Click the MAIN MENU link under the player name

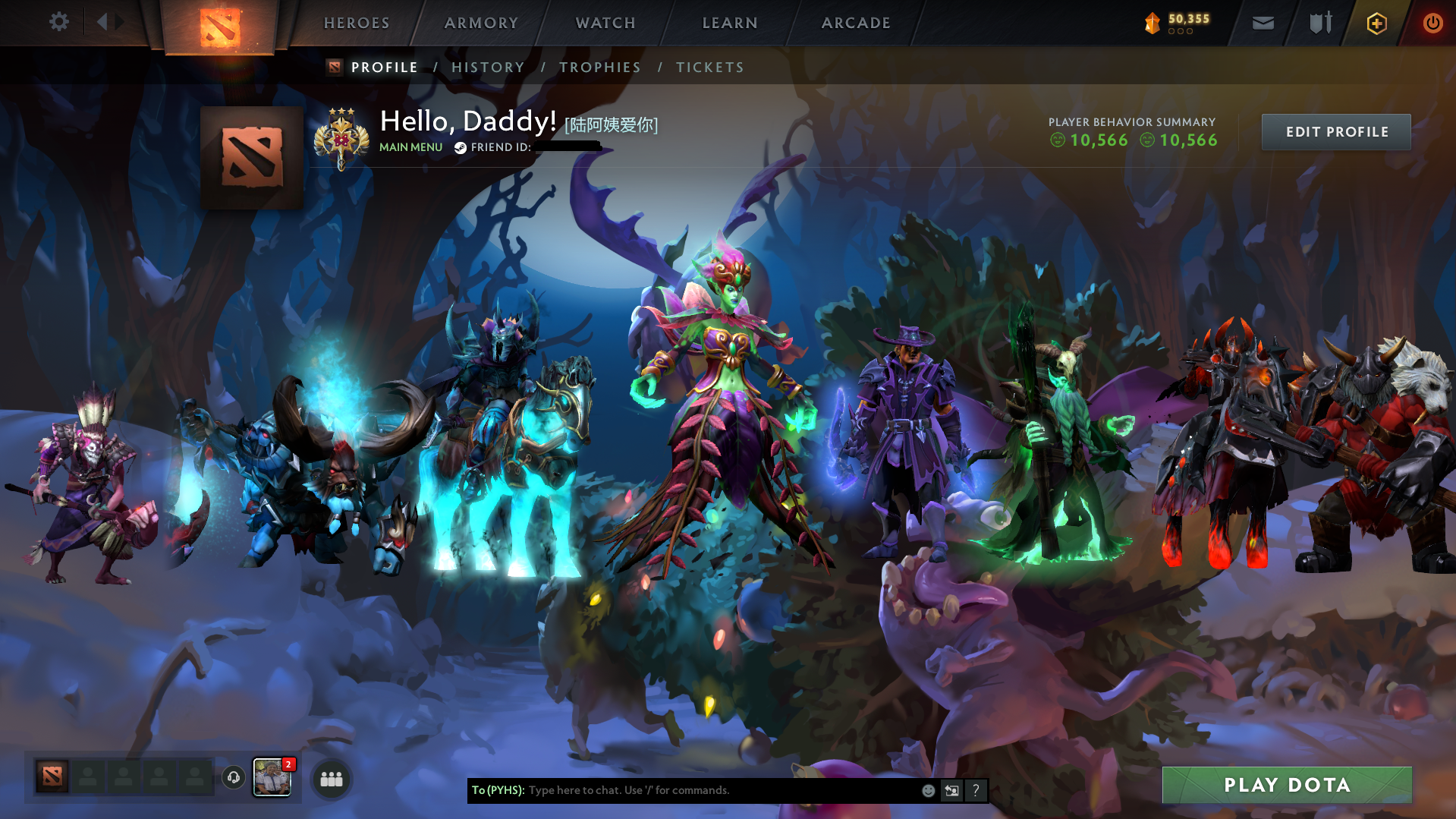tap(410, 147)
